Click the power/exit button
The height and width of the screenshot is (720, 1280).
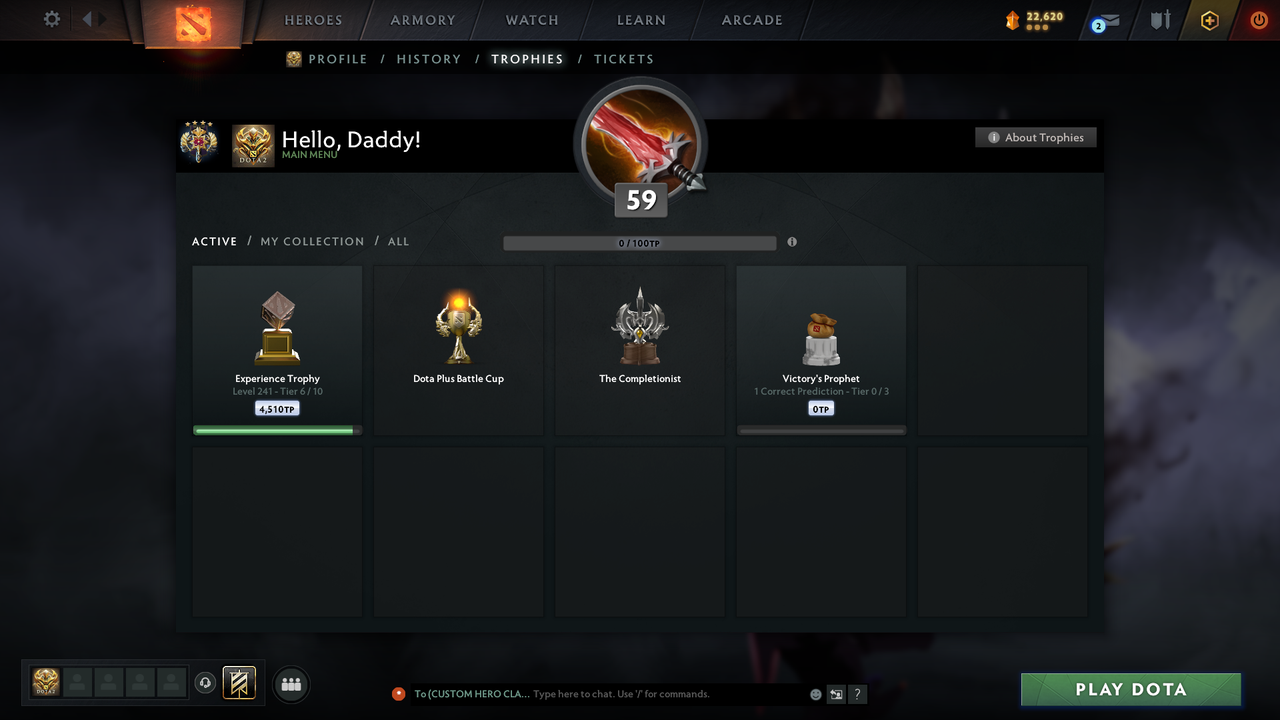tap(1258, 20)
